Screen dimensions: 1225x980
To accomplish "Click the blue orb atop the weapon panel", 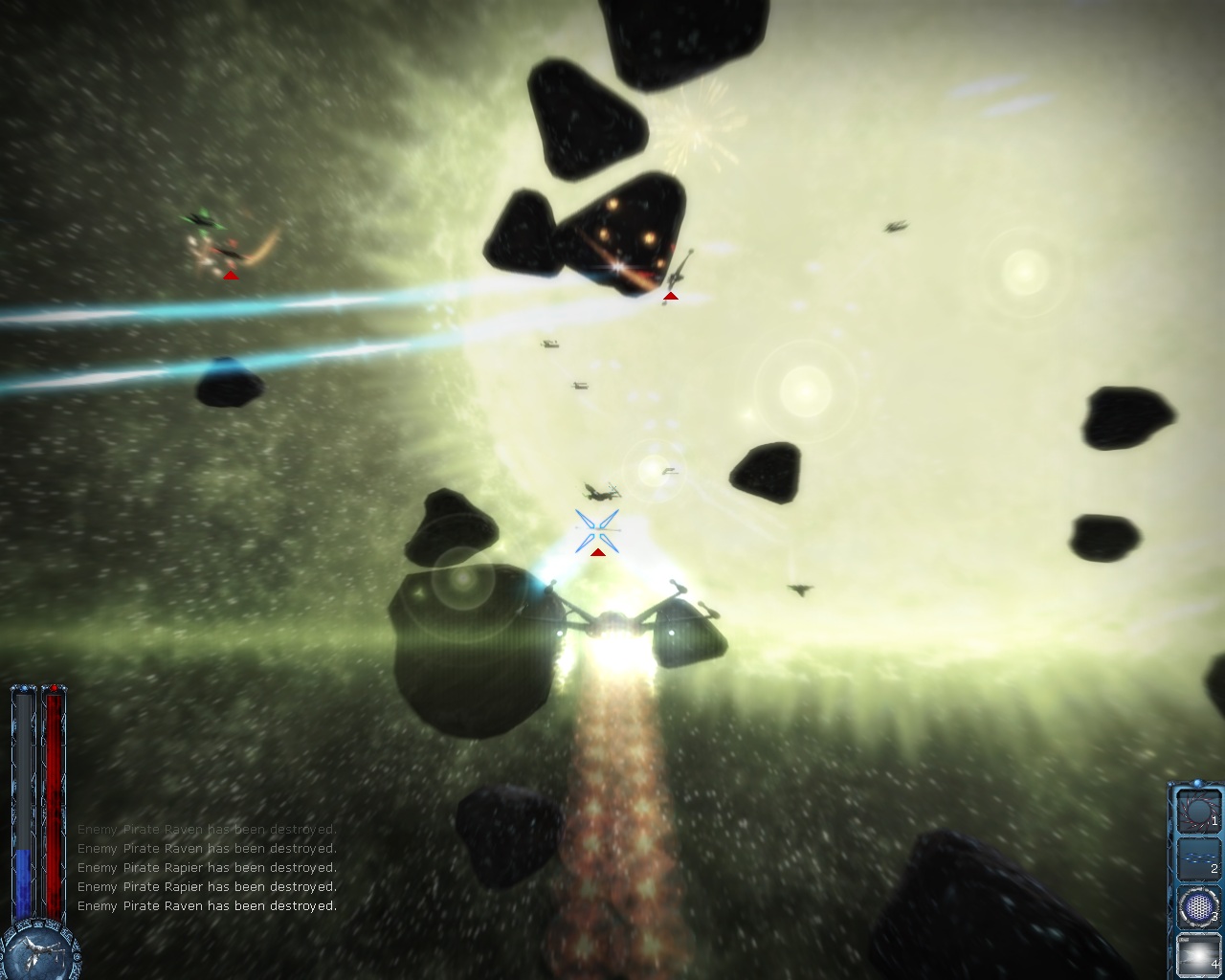I will 1197,782.
